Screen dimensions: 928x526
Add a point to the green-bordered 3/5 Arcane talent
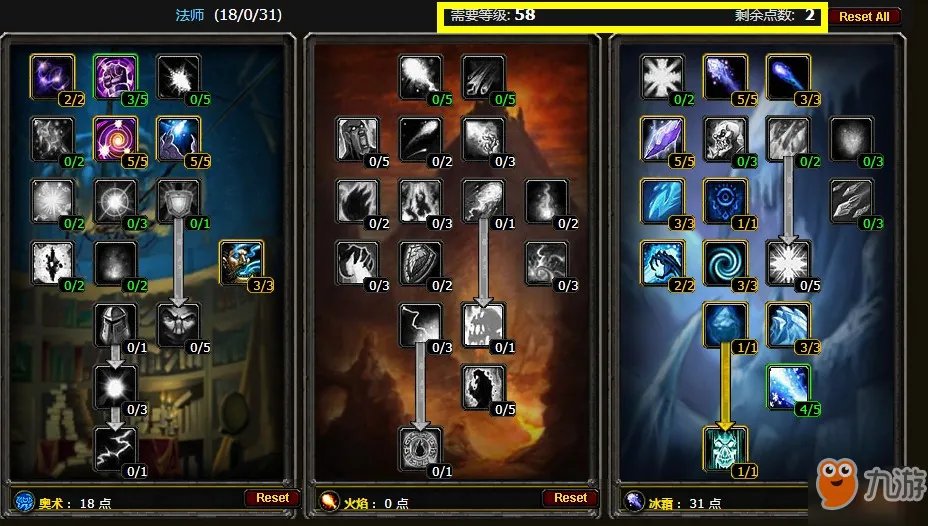(x=115, y=76)
